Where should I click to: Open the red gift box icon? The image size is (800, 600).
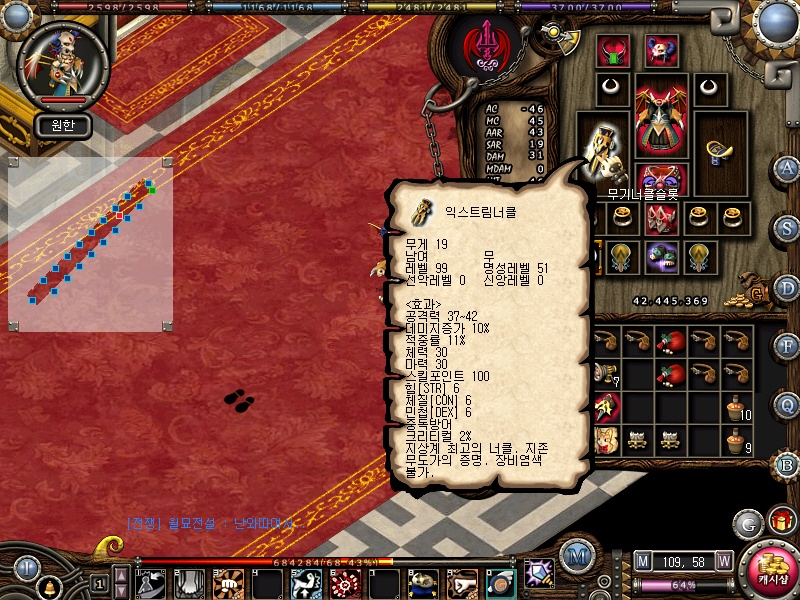781,521
